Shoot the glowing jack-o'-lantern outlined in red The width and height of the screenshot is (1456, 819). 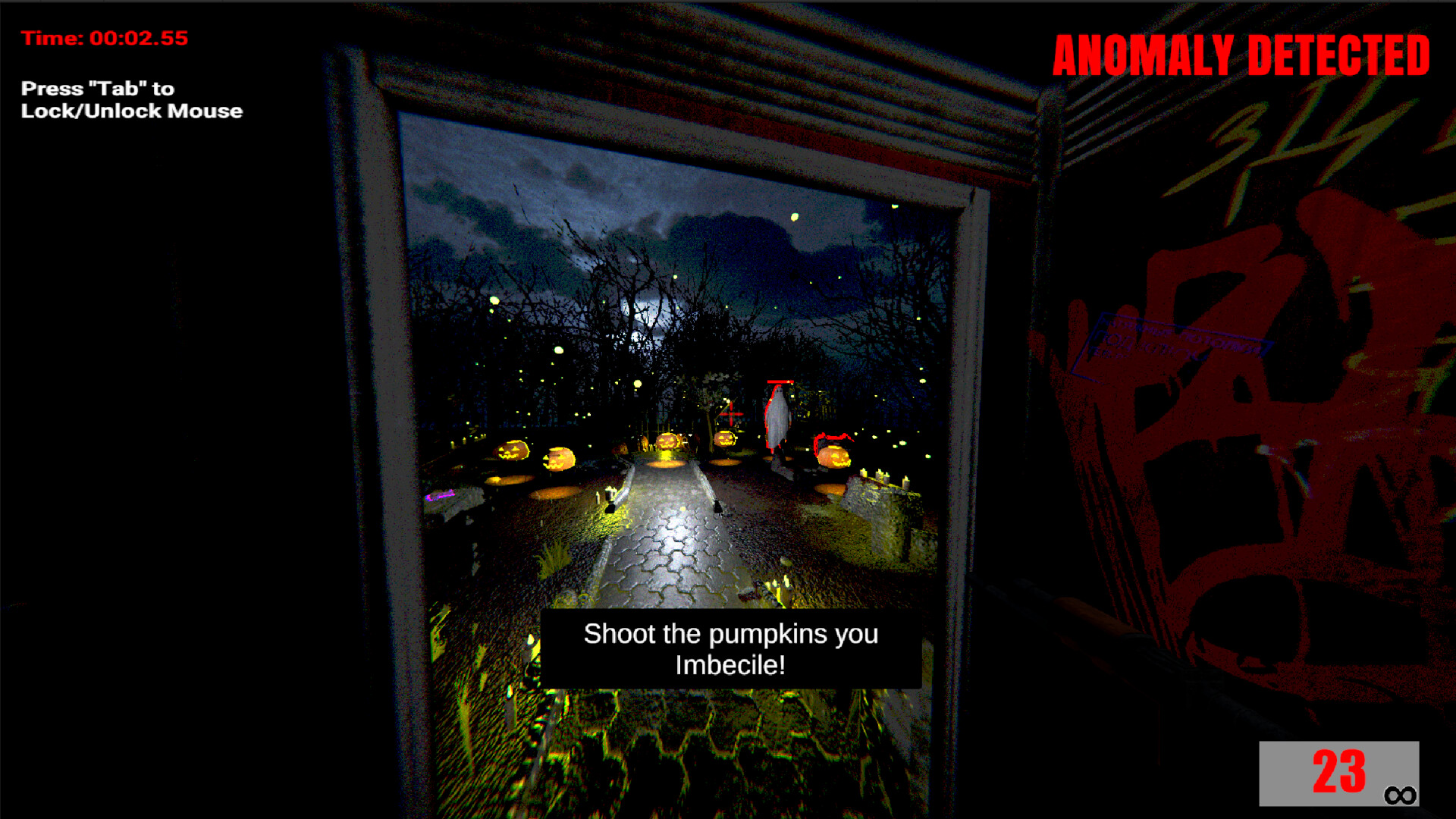pyautogui.click(x=834, y=455)
